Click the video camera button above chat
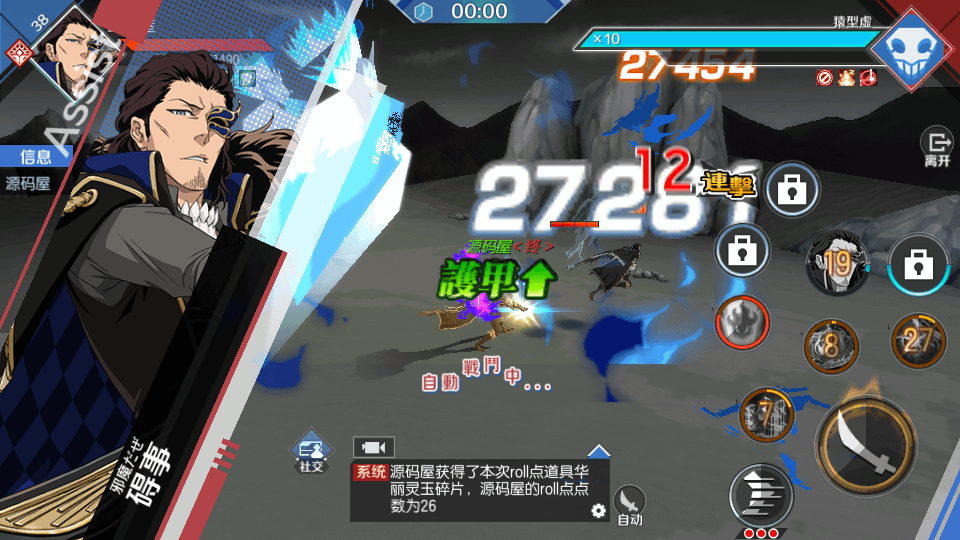Viewport: 960px width, 540px height. click(373, 447)
